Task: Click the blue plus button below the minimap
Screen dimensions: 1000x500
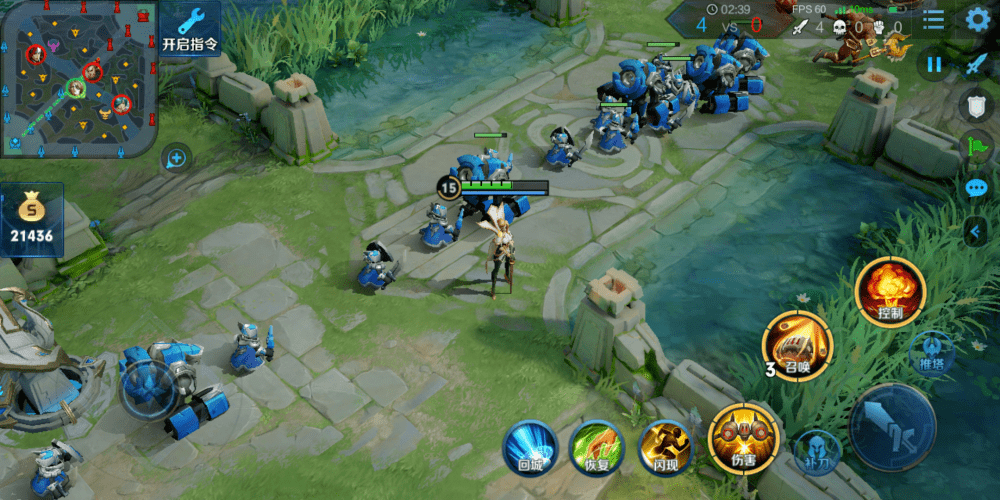Action: coord(176,157)
